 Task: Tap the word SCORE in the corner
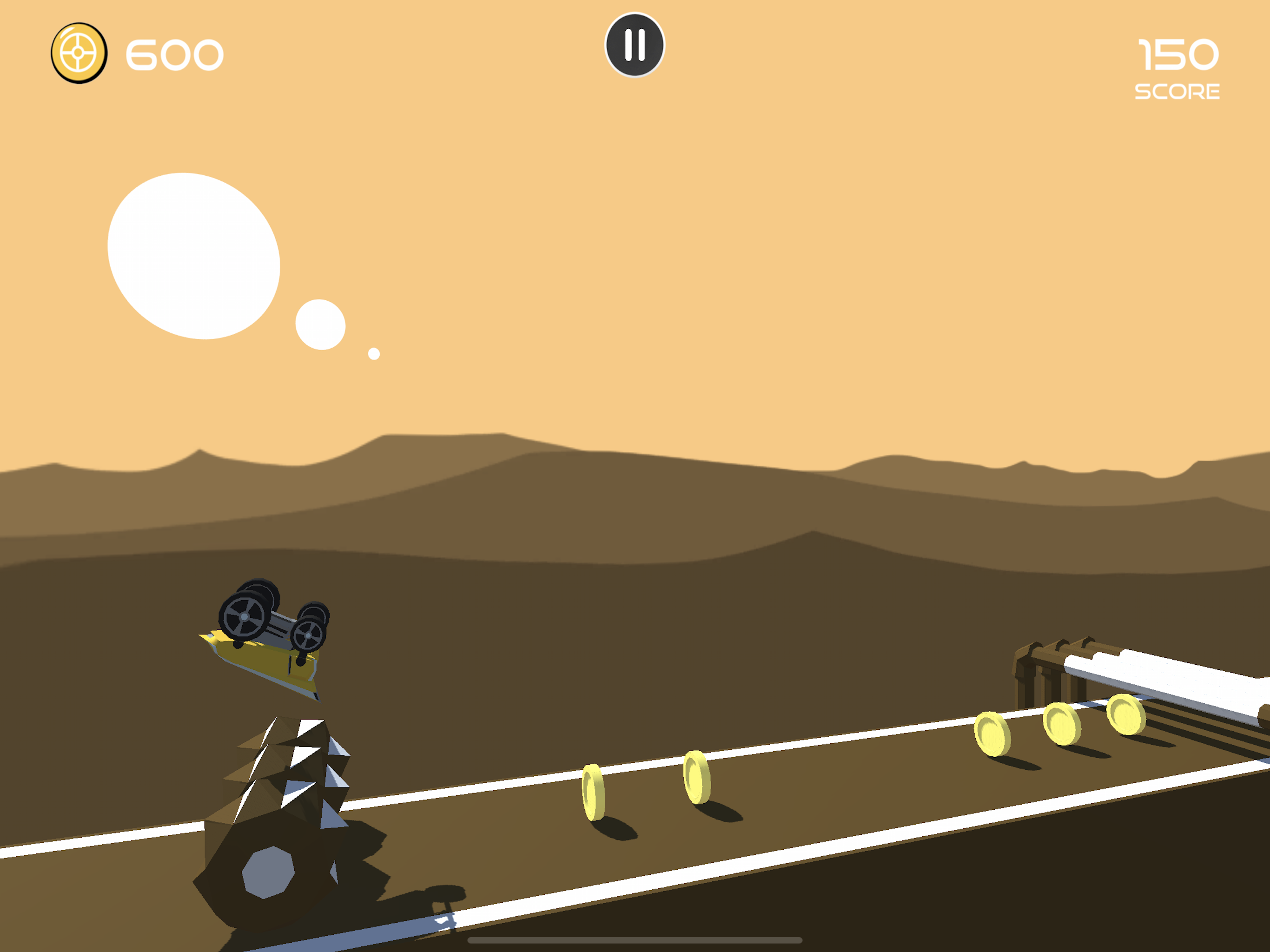[x=1178, y=91]
